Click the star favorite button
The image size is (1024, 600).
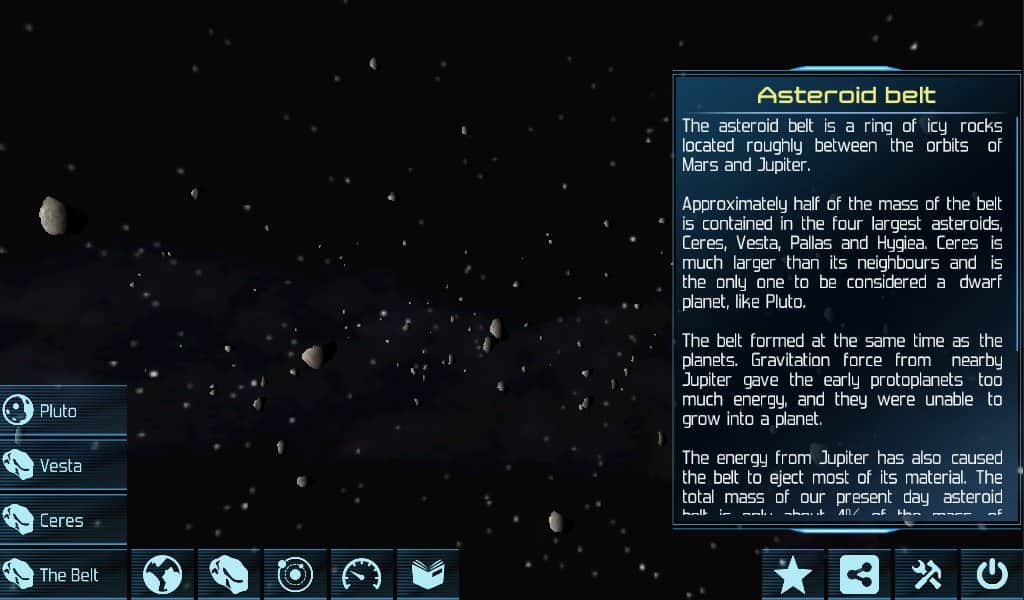[793, 575]
